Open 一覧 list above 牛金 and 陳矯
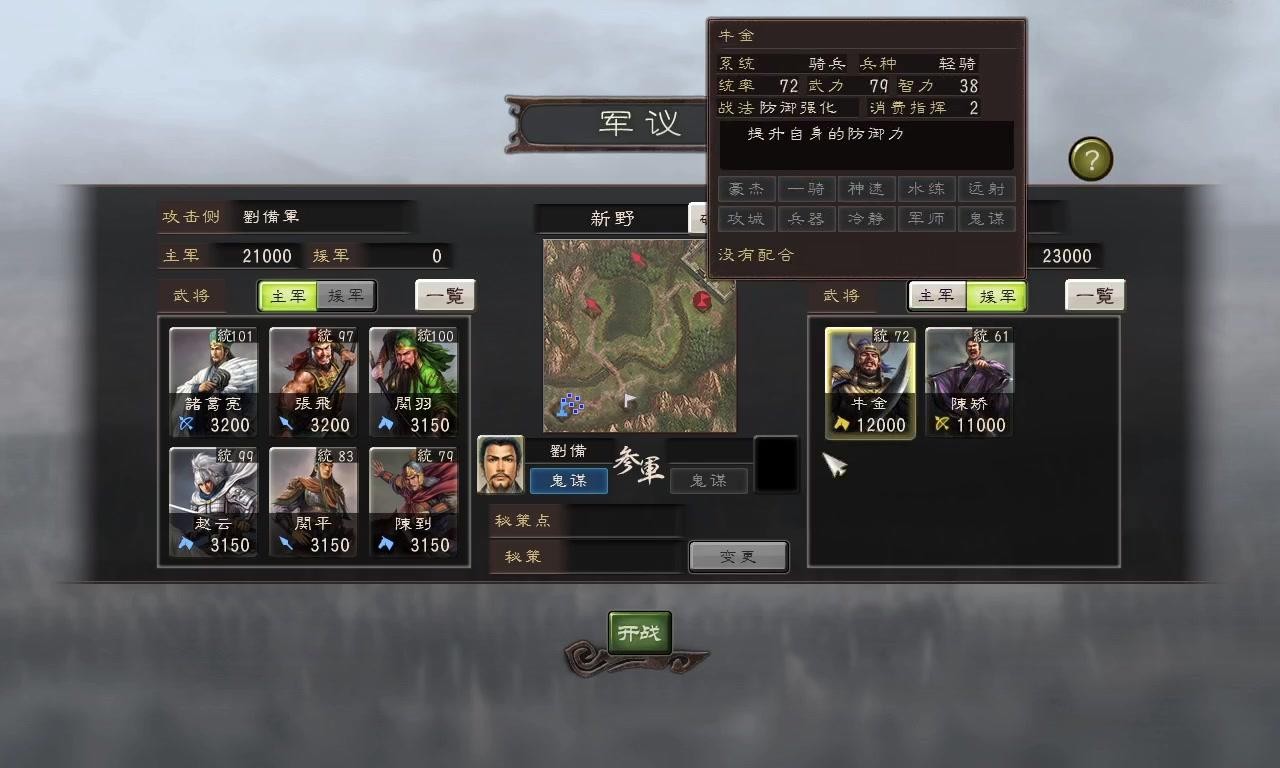 pos(1095,296)
